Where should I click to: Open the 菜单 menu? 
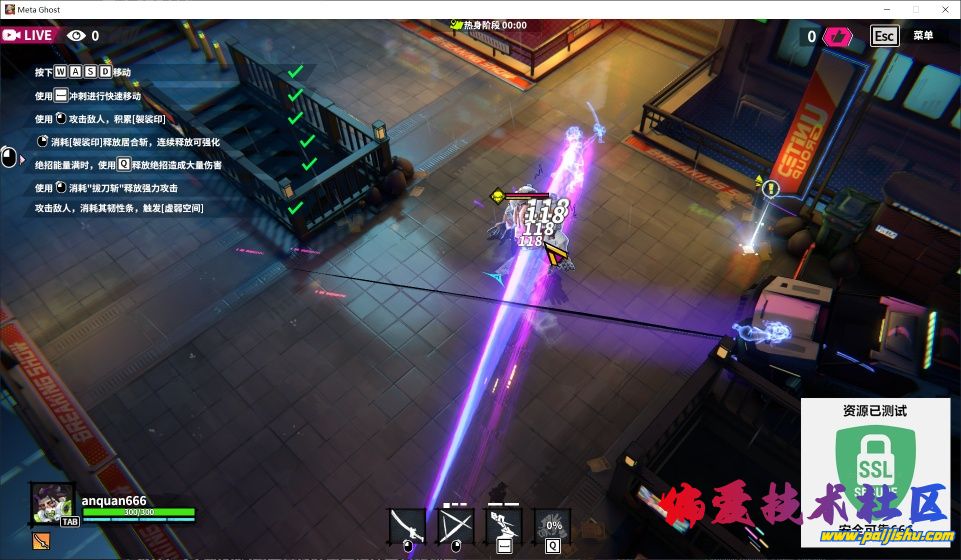pyautogui.click(x=923, y=36)
